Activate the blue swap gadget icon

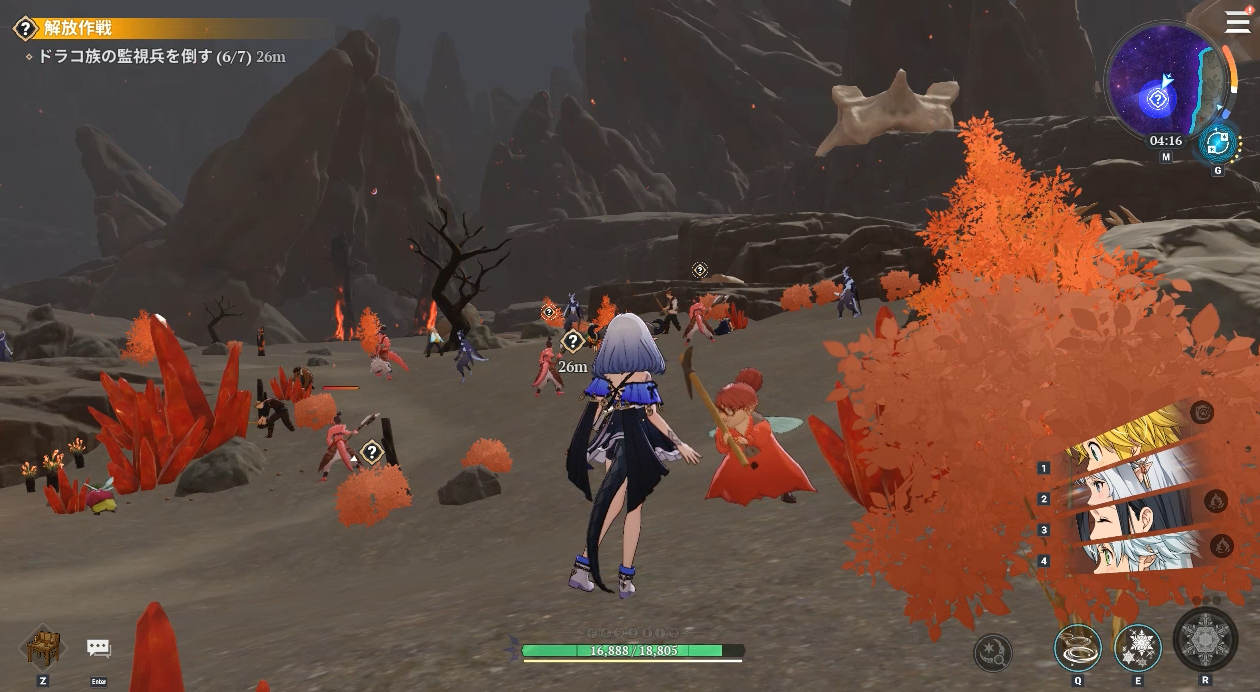pos(1218,143)
